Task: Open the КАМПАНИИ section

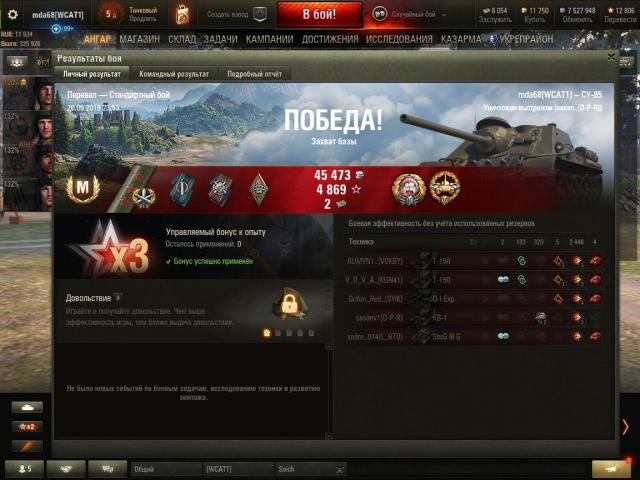Action: coord(270,39)
